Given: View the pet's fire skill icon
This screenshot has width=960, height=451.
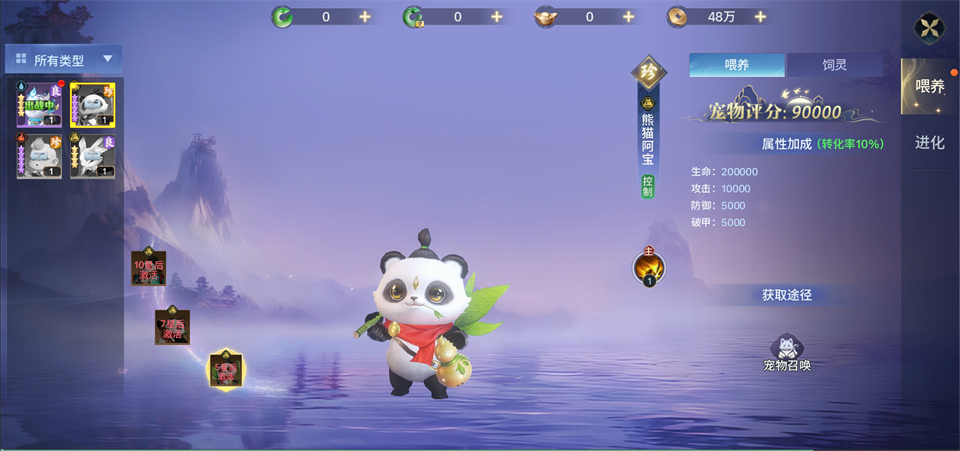Looking at the screenshot, I should coord(649,268).
